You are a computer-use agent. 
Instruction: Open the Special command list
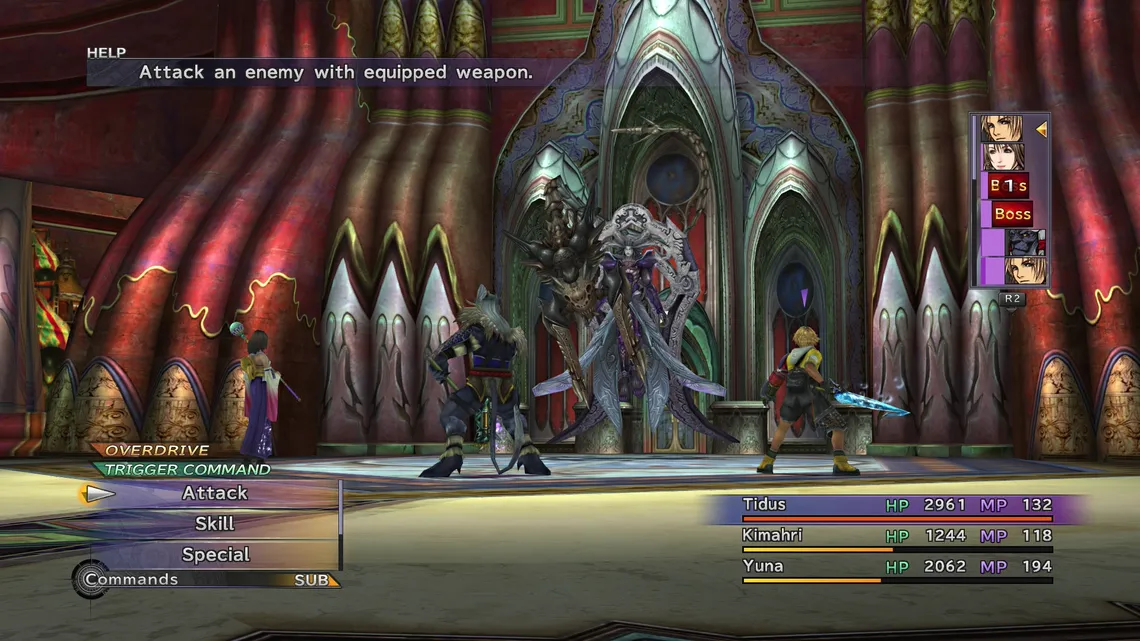[x=215, y=555]
